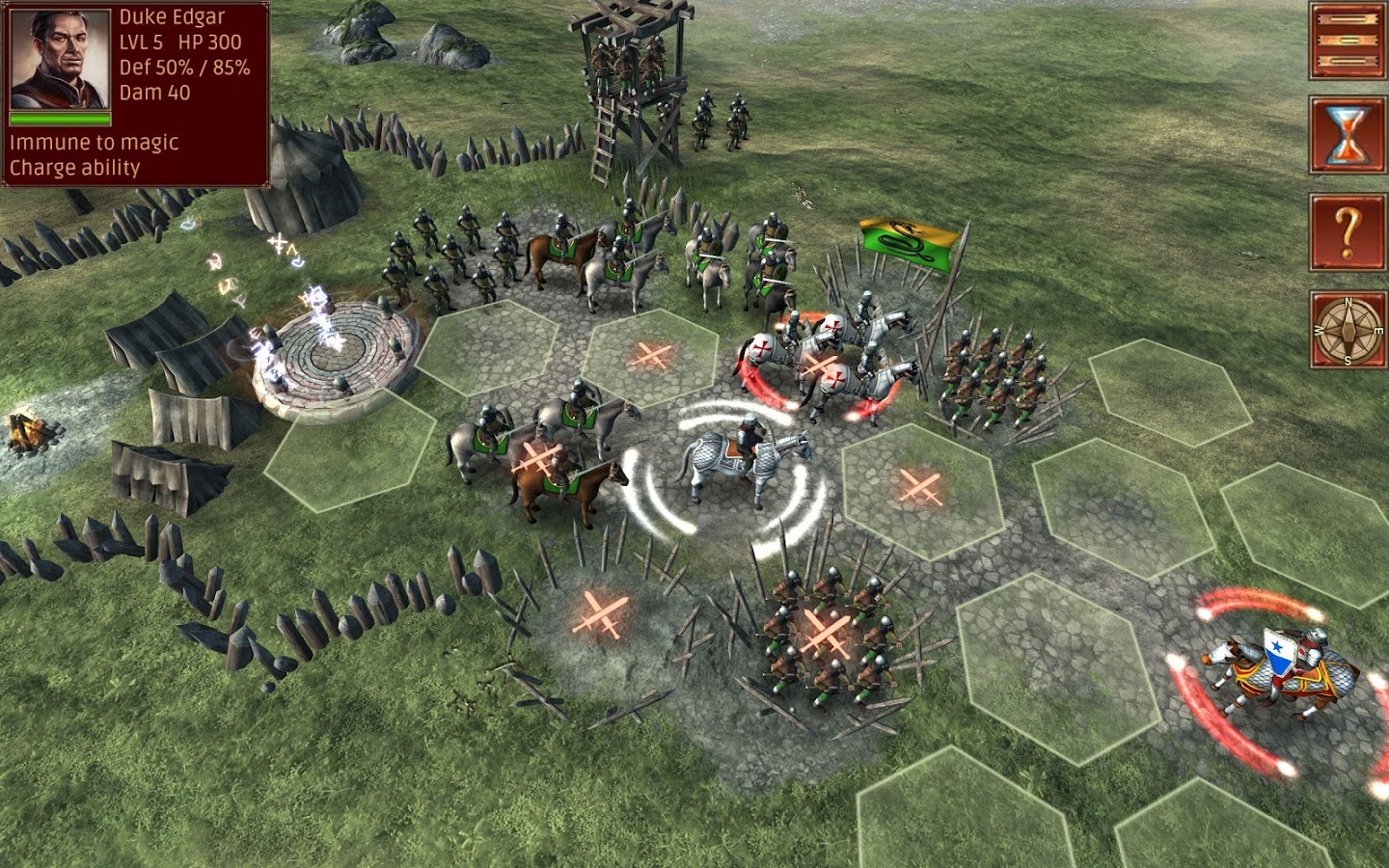Screen dimensions: 1389x868
Task: Click Duke Edgar's green health bar
Action: (x=58, y=118)
